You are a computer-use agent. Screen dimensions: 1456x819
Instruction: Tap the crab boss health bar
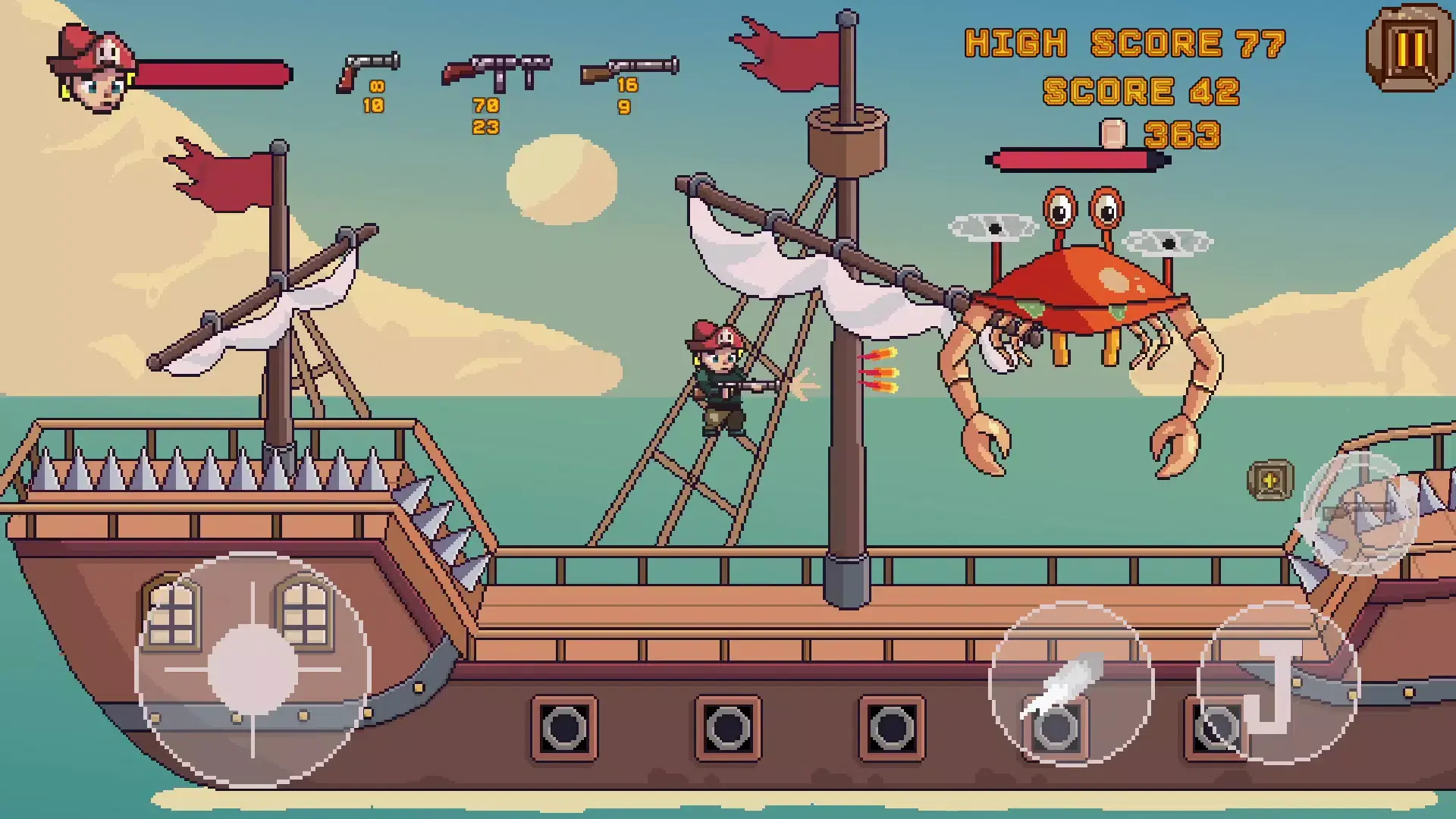coord(1077,160)
